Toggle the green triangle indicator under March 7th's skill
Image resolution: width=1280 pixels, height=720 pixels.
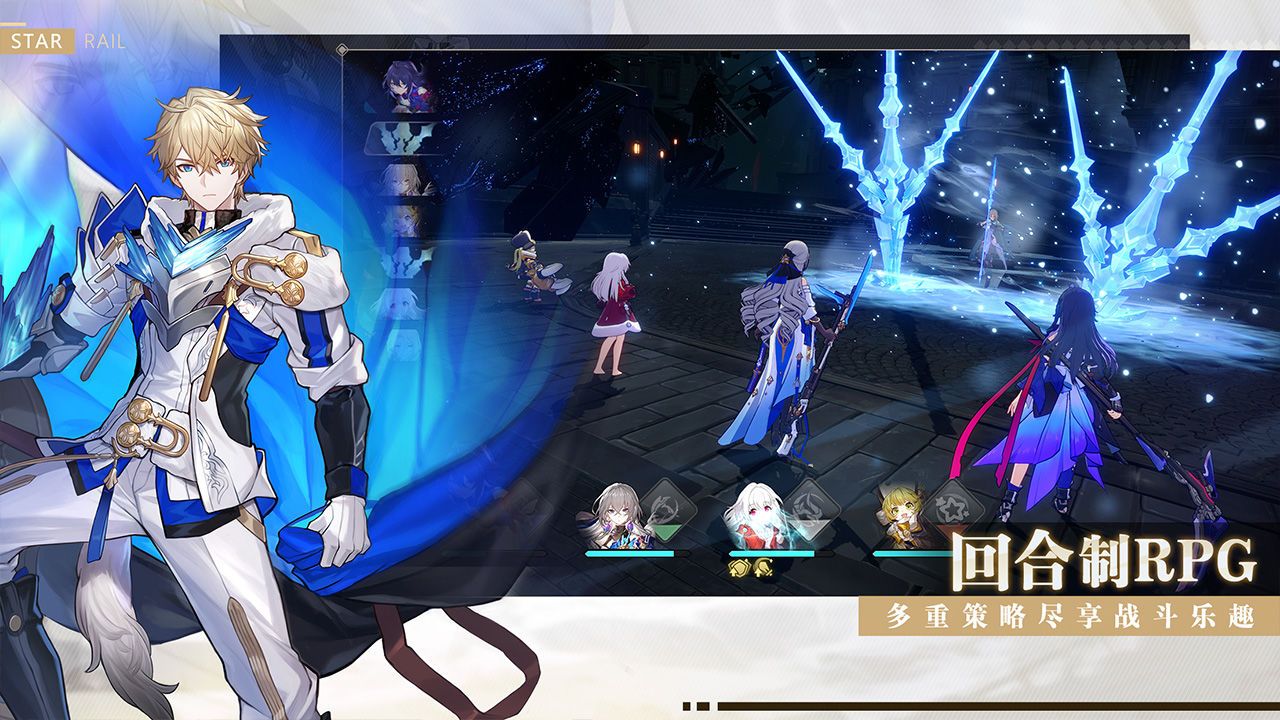tap(666, 529)
